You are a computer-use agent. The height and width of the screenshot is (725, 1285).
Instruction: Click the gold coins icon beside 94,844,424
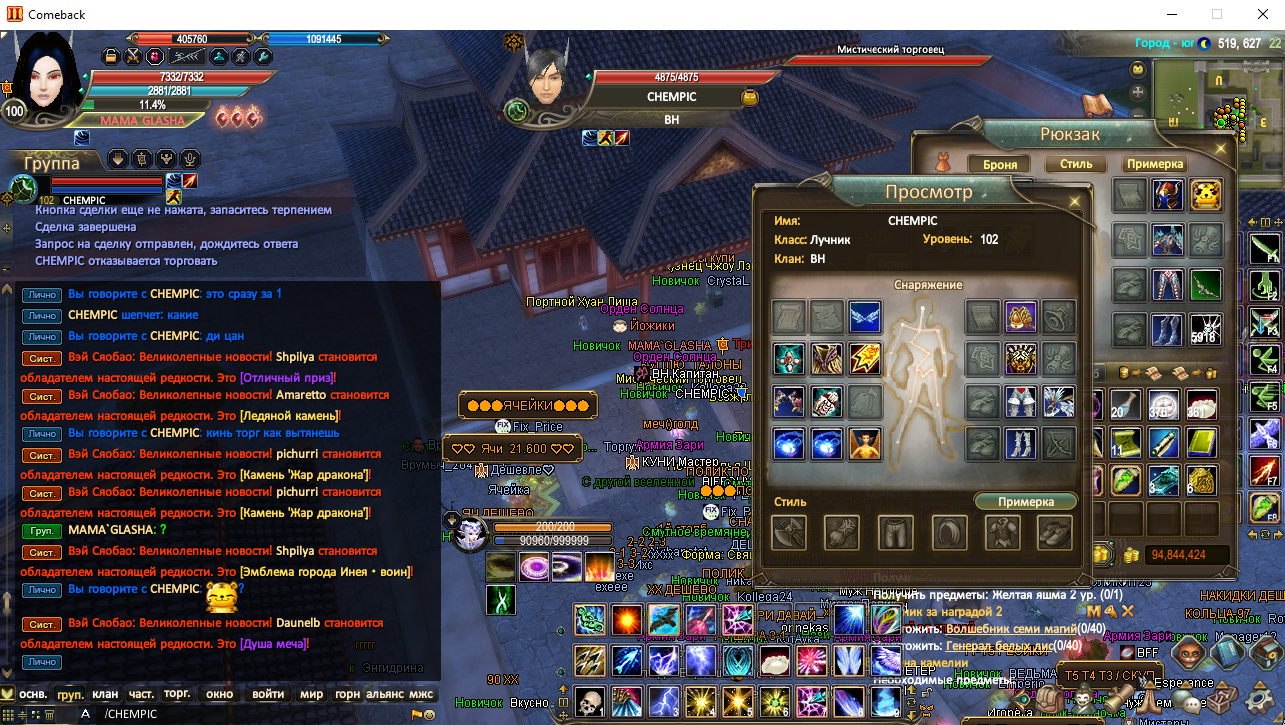click(x=1130, y=556)
